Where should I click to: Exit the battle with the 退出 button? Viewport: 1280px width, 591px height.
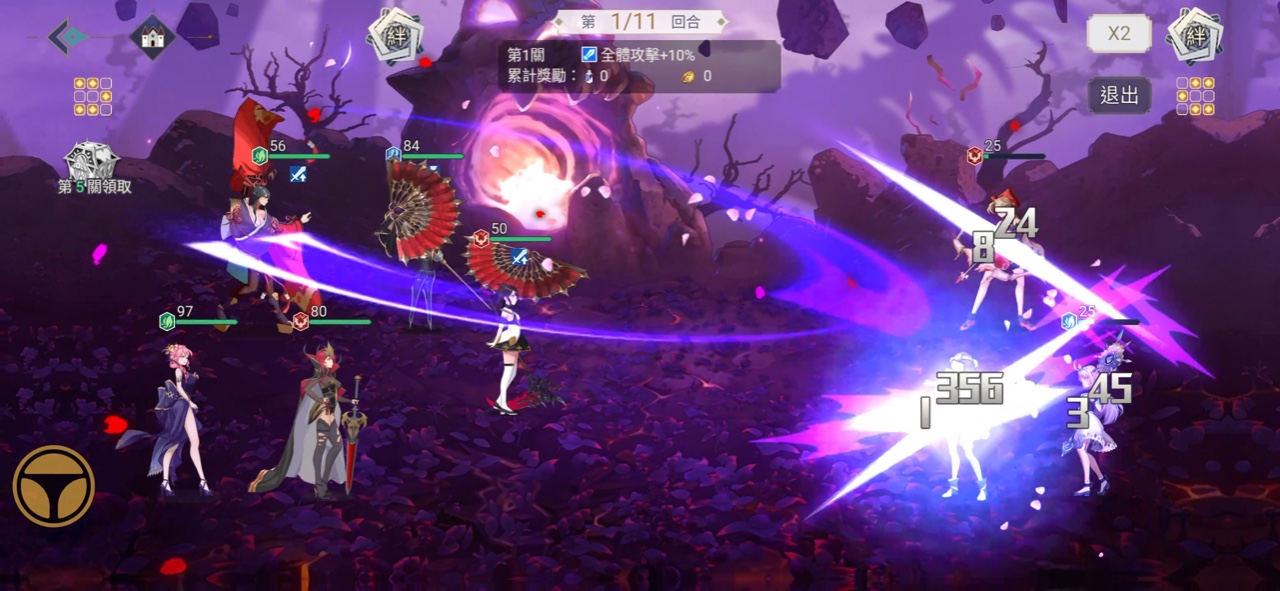coord(1119,96)
